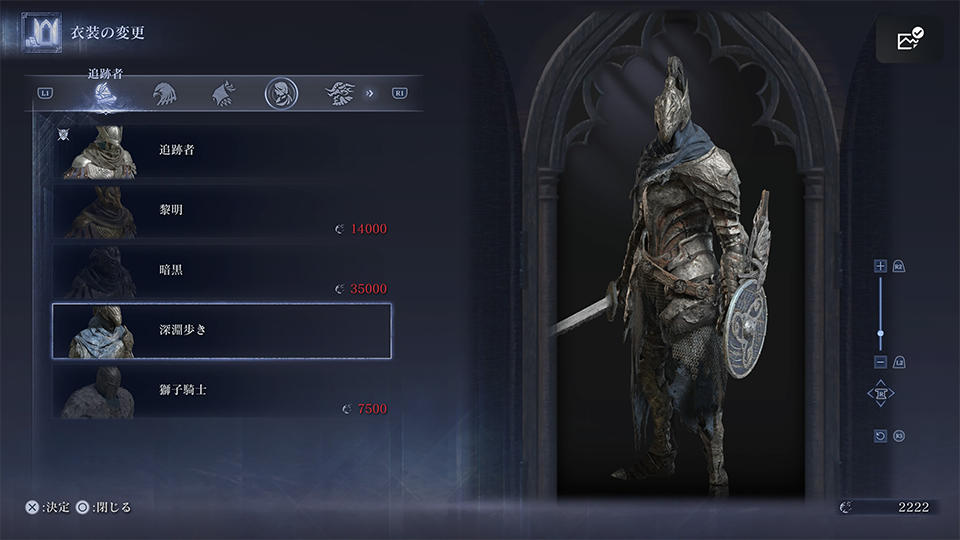960x540 pixels.
Task: Toggle the top-right image display button
Action: [x=909, y=39]
